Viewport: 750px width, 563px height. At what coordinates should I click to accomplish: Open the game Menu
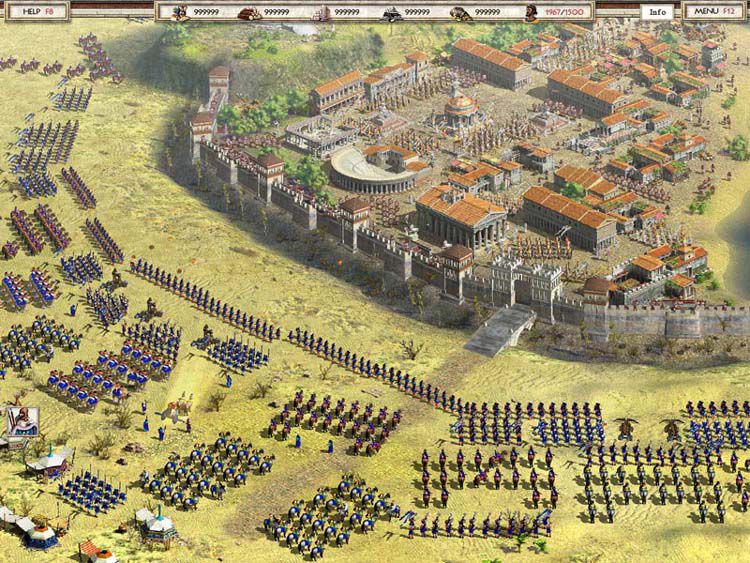[x=713, y=11]
